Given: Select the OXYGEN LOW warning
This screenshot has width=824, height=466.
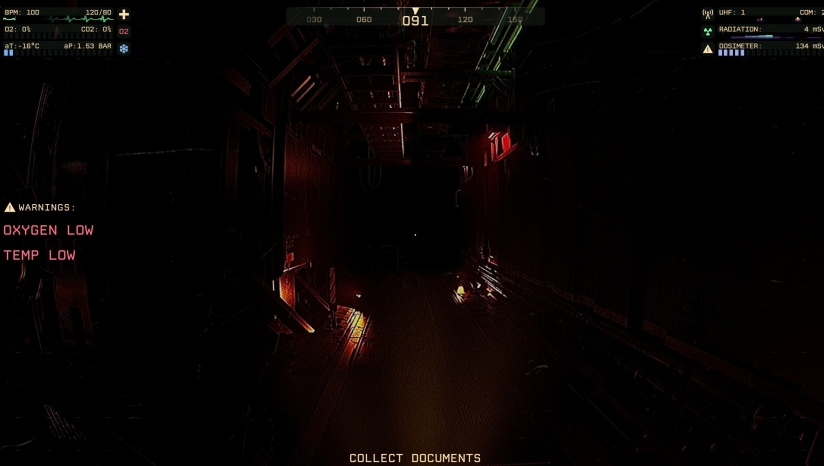Looking at the screenshot, I should (48, 230).
